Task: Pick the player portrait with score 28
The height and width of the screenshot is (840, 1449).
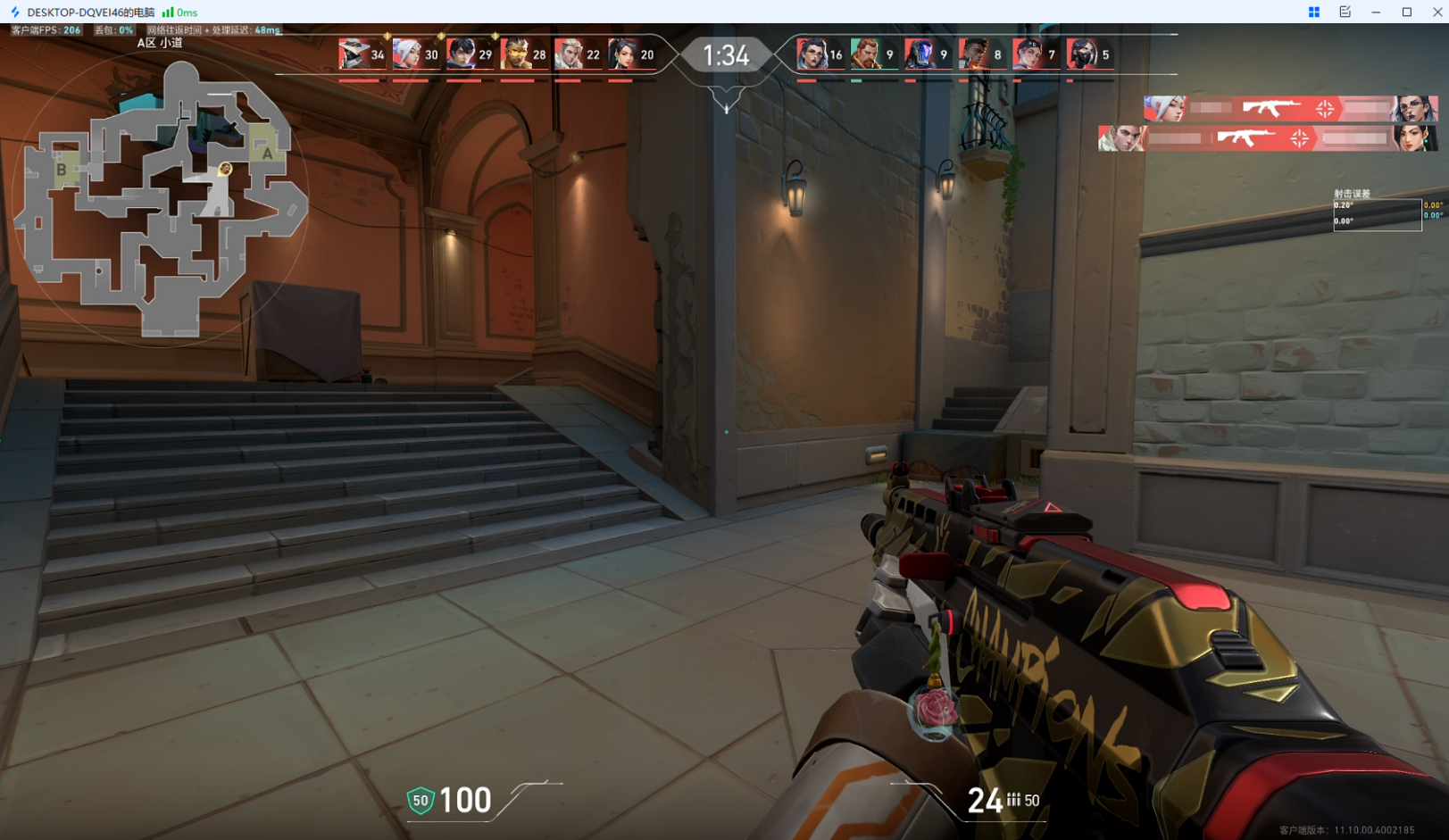Action: (515, 54)
